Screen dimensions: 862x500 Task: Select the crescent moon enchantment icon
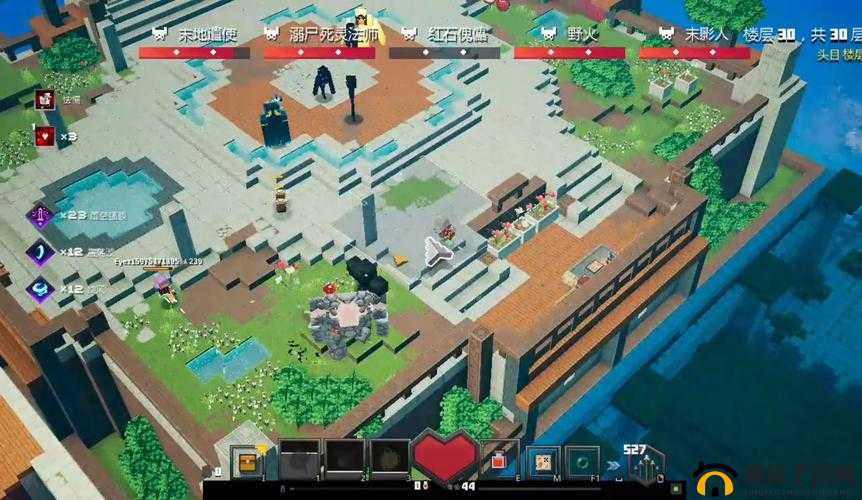click(x=42, y=252)
